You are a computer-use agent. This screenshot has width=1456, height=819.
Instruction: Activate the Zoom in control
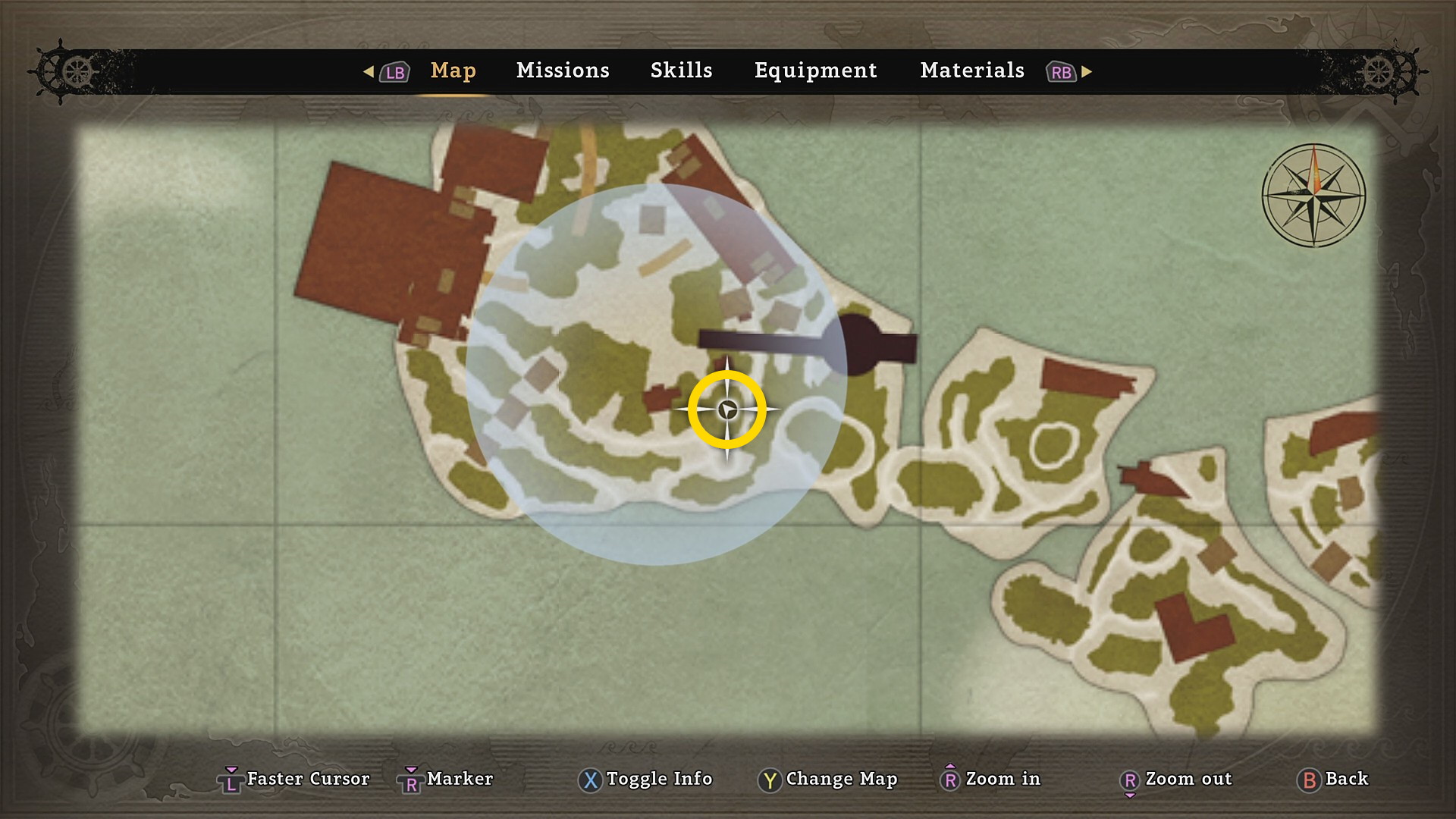point(992,779)
